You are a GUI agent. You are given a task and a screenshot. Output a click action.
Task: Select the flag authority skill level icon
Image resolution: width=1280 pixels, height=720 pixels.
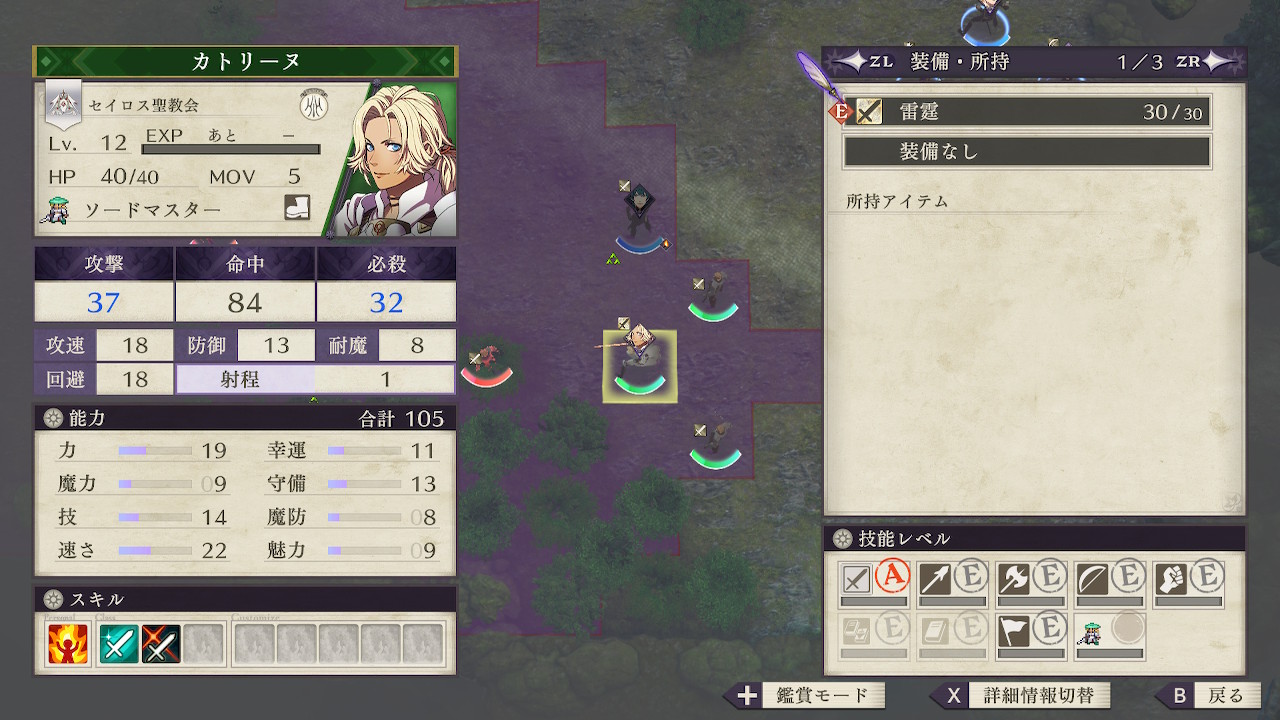click(x=1015, y=631)
